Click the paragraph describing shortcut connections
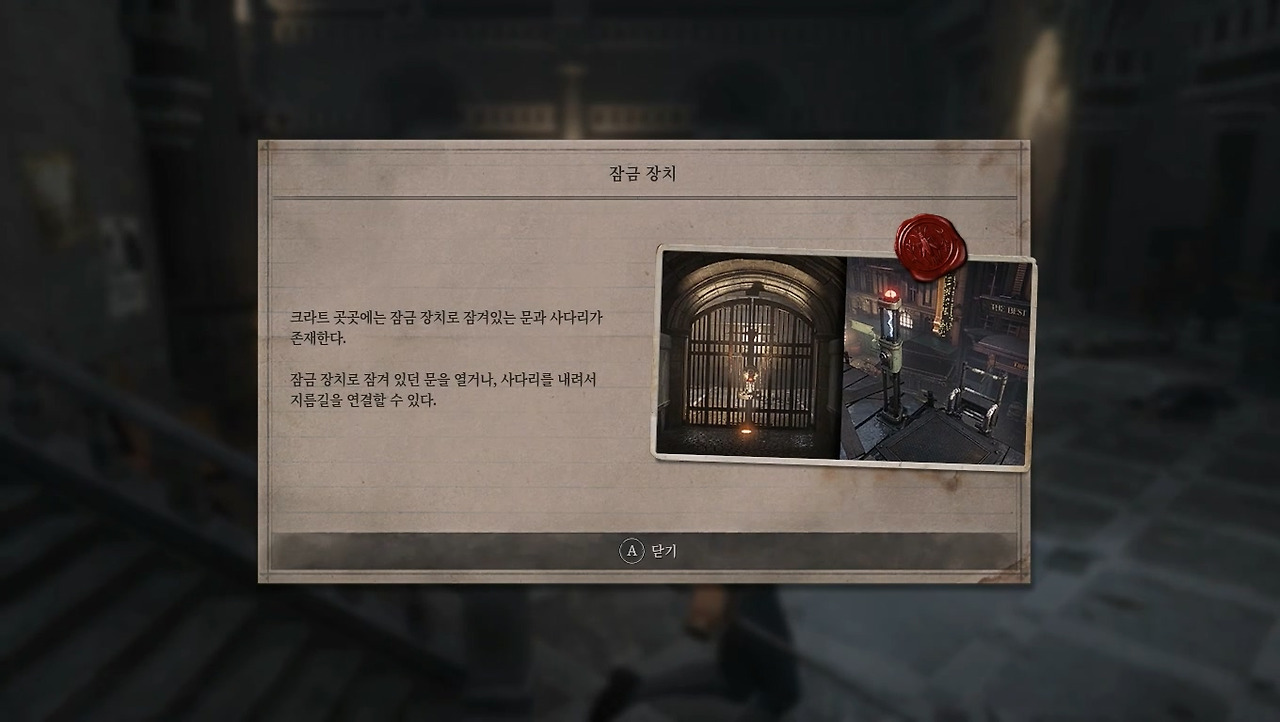 coord(448,388)
